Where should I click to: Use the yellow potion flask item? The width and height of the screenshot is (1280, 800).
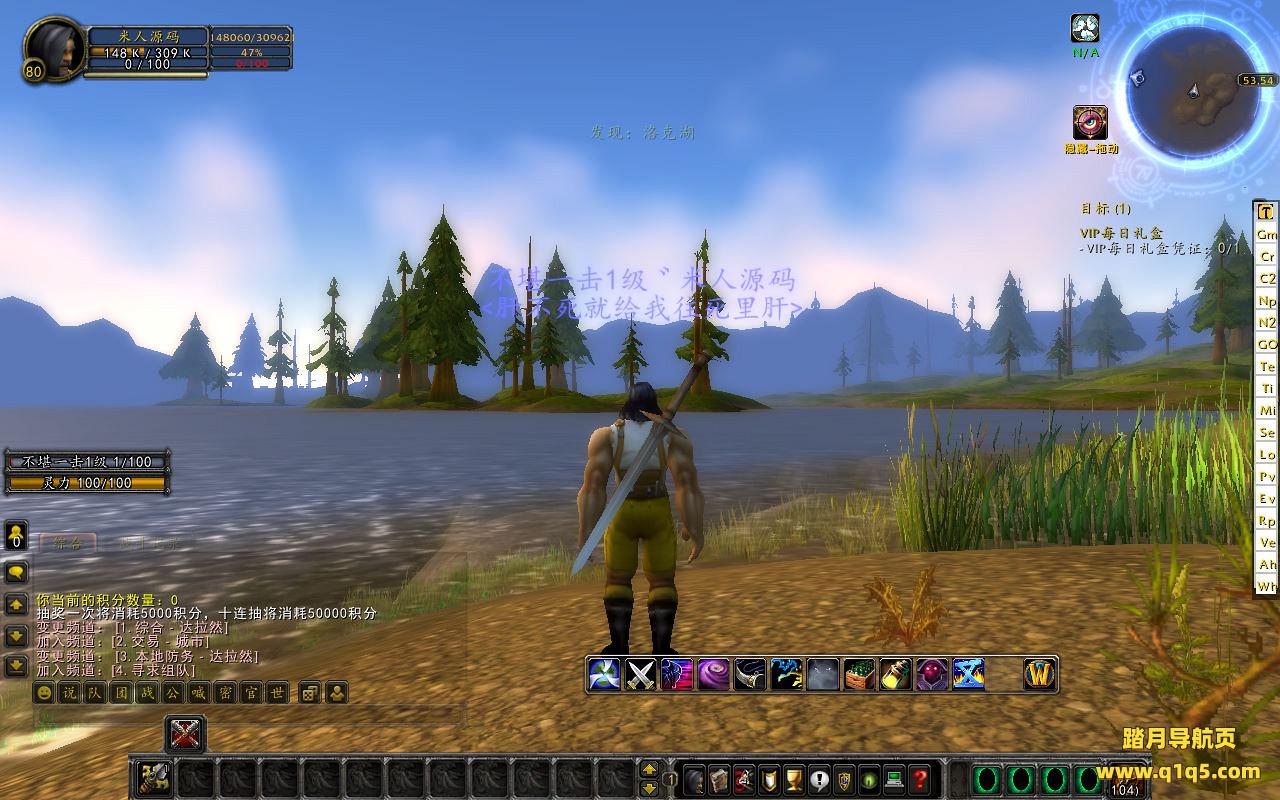[896, 675]
